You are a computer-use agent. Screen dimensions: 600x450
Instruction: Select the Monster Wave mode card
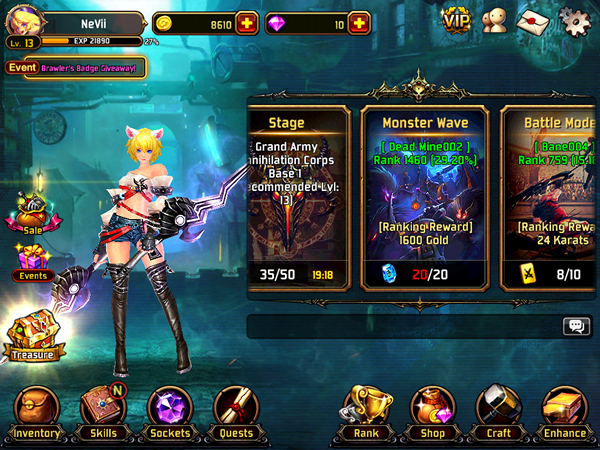(x=425, y=198)
